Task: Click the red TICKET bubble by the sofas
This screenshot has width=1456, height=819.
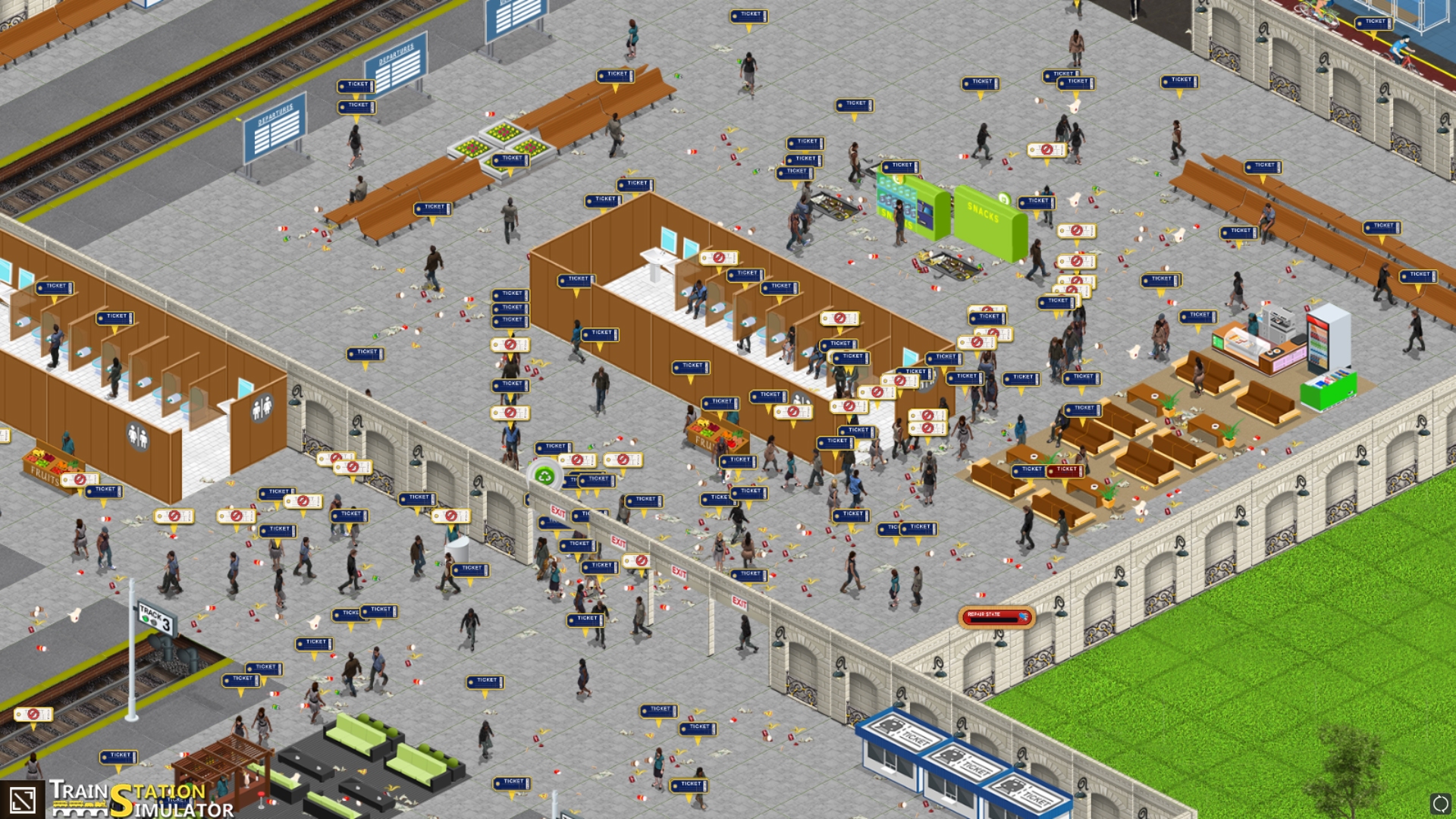Action: (x=1065, y=470)
